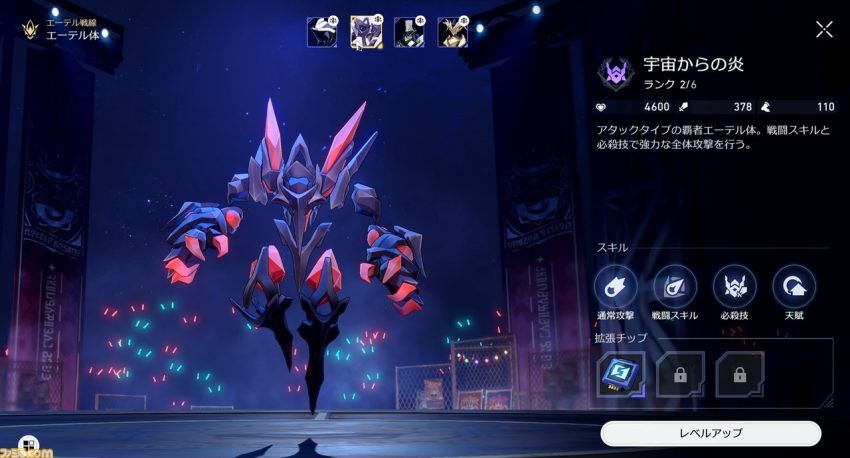
Task: Tap the レベルアップ level up button
Action: click(x=710, y=433)
